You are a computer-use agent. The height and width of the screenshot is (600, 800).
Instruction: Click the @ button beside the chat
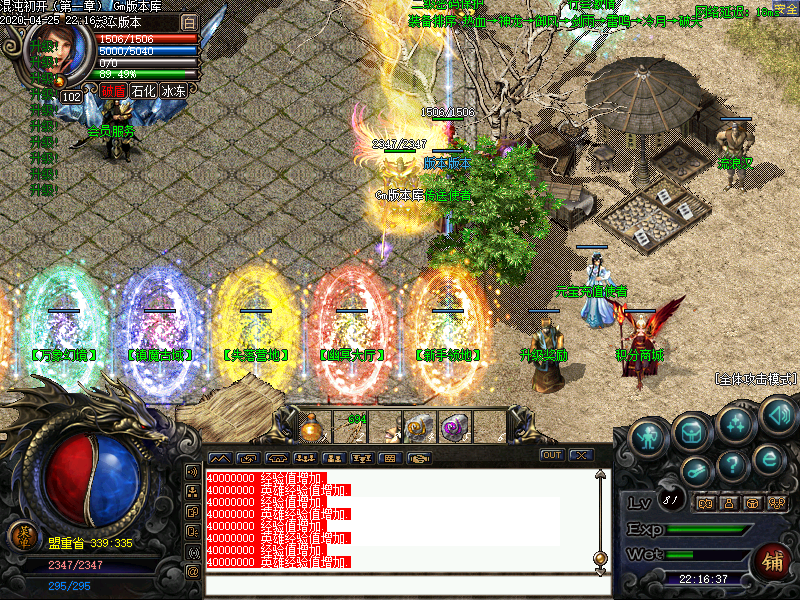[x=192, y=572]
